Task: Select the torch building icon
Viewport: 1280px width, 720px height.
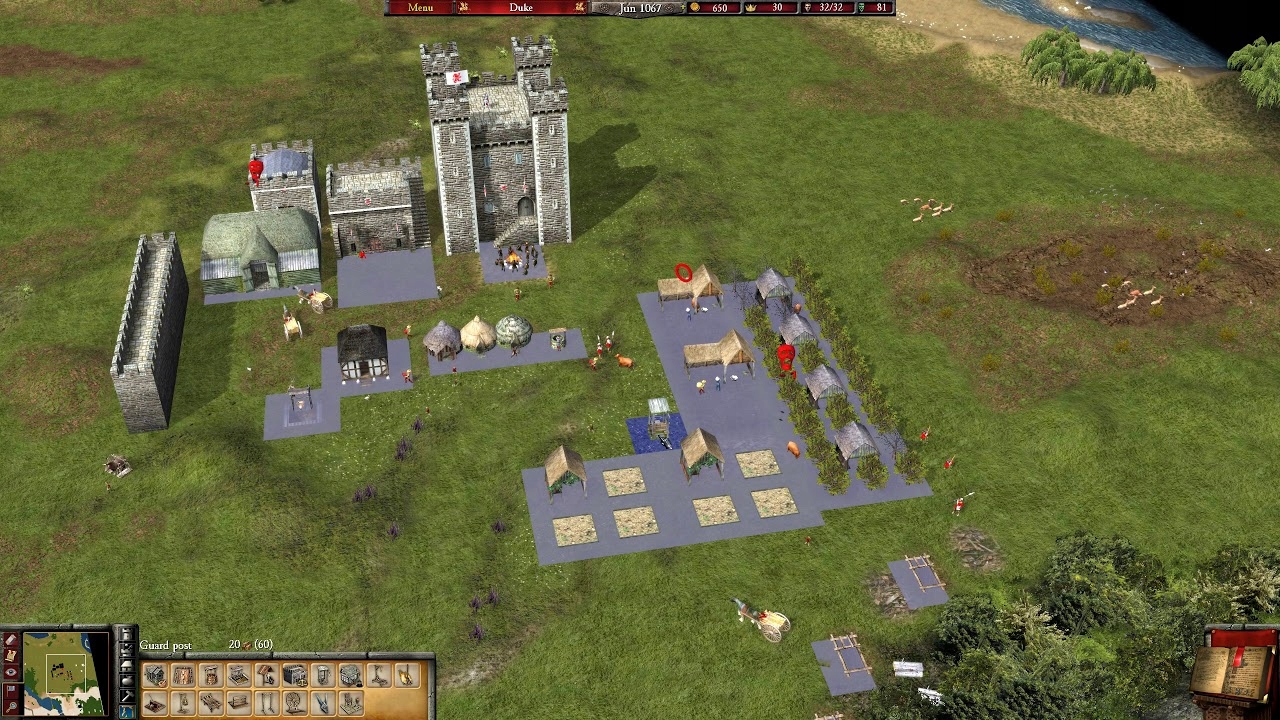Action: click(x=407, y=677)
